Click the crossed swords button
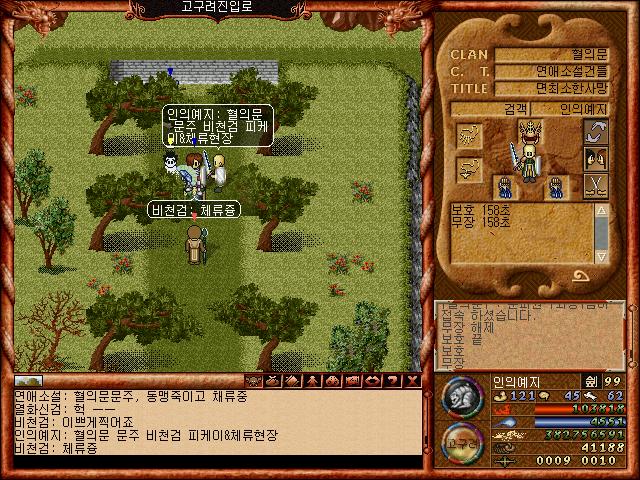The width and height of the screenshot is (640, 480). click(x=596, y=185)
